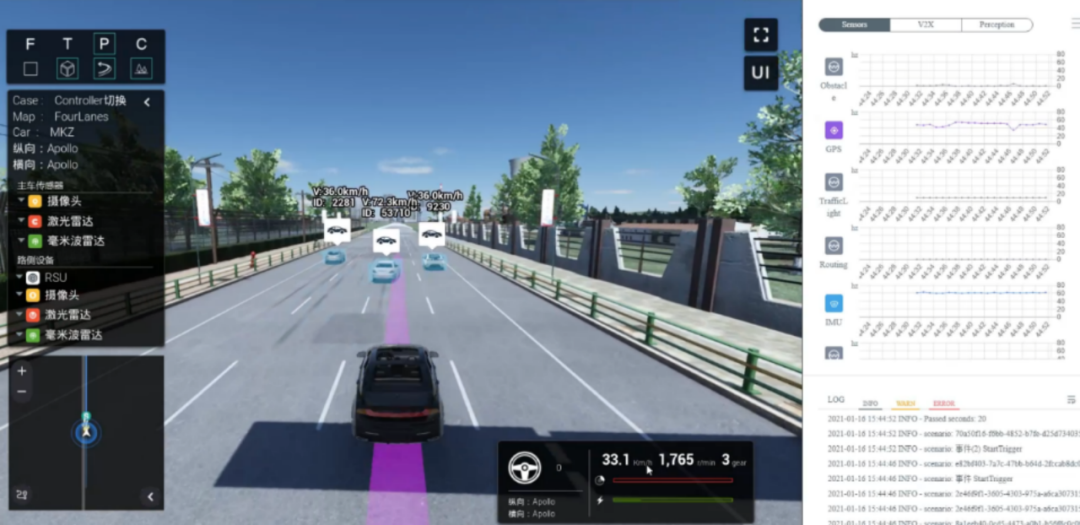The height and width of the screenshot is (525, 1080).
Task: Collapse the minimap with its arrow
Action: point(150,496)
